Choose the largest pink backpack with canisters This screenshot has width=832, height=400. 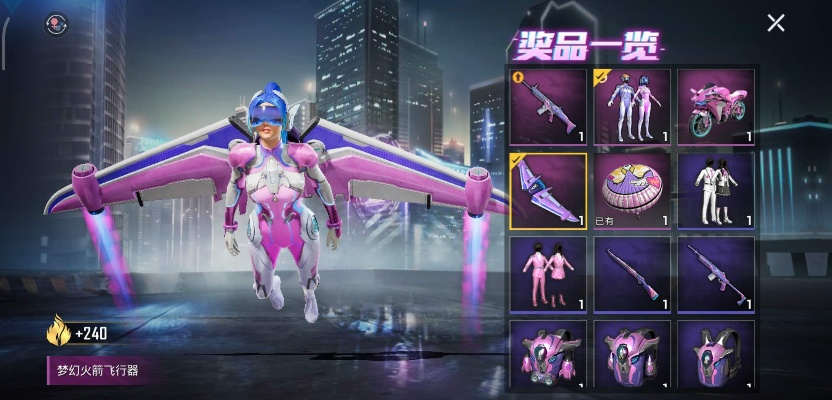(x=548, y=354)
